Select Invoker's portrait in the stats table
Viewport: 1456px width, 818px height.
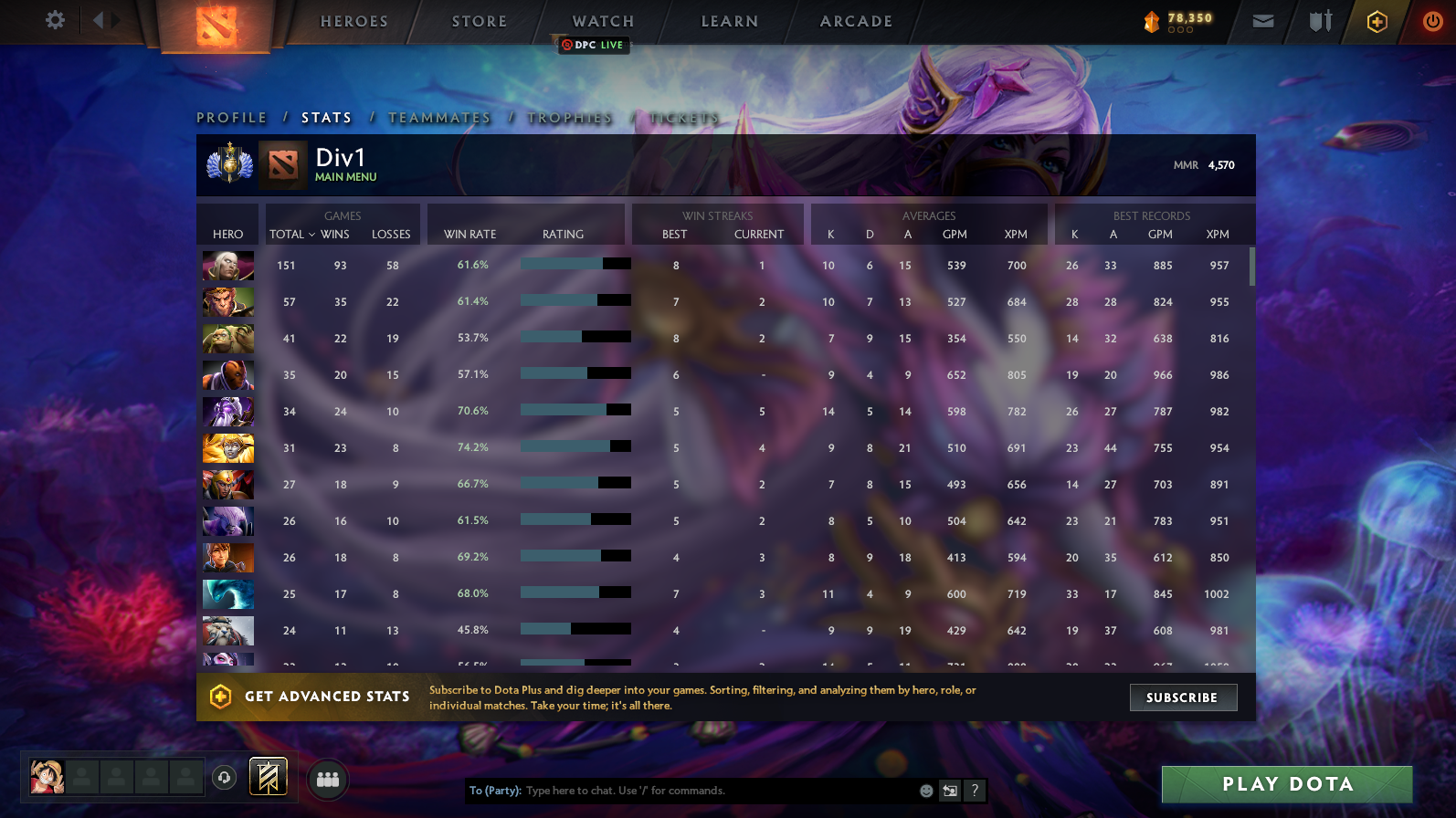click(227, 266)
